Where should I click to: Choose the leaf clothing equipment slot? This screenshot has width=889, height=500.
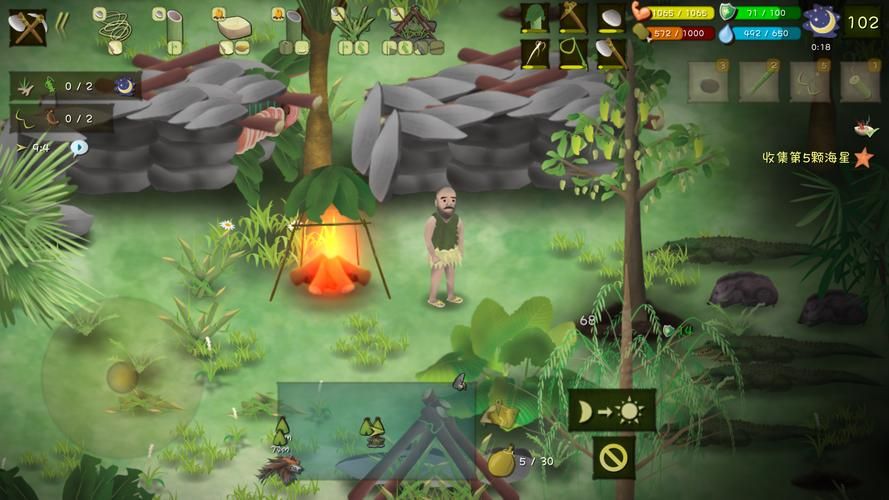coord(535,17)
